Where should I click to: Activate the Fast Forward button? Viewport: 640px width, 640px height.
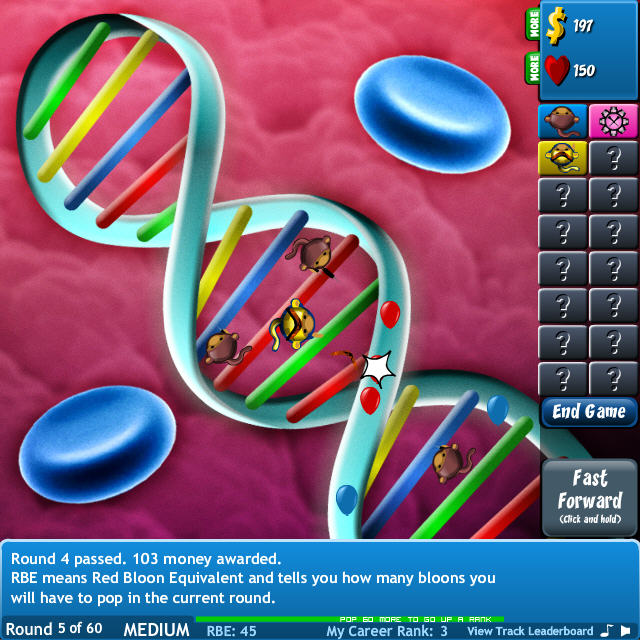pos(590,497)
